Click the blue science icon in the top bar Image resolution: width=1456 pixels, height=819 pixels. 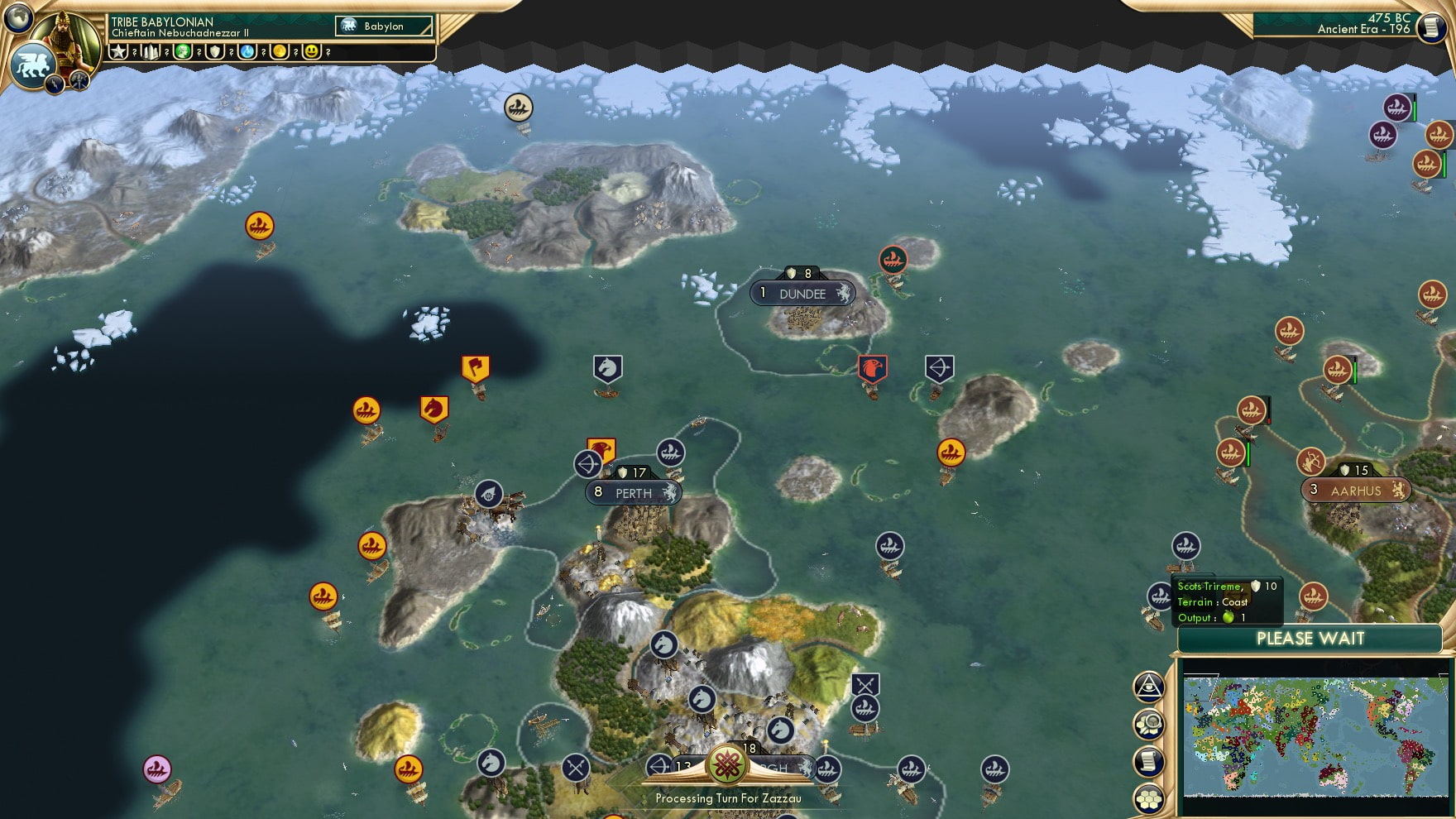(x=247, y=51)
